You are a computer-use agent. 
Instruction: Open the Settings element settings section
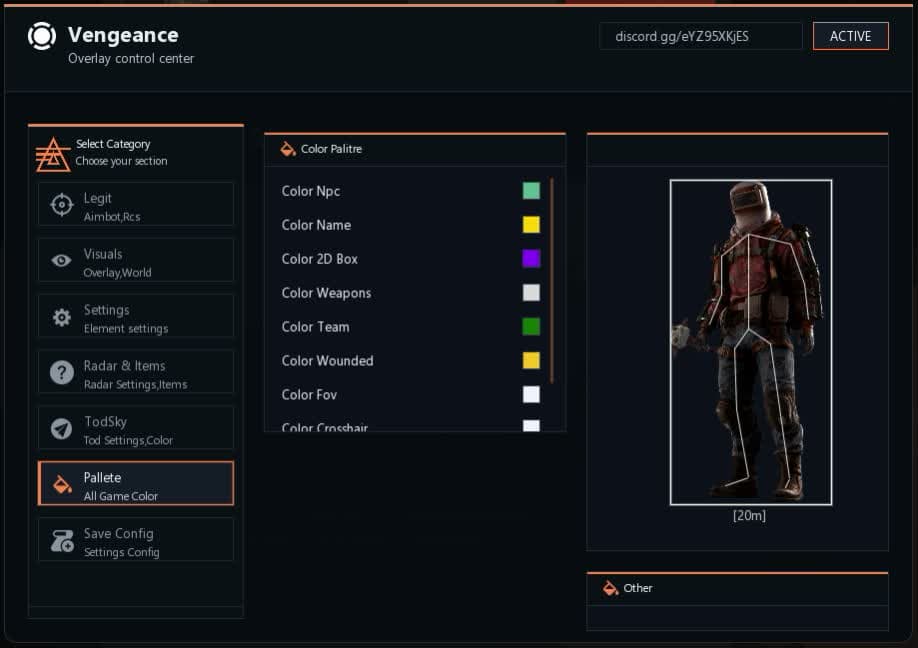pos(136,317)
